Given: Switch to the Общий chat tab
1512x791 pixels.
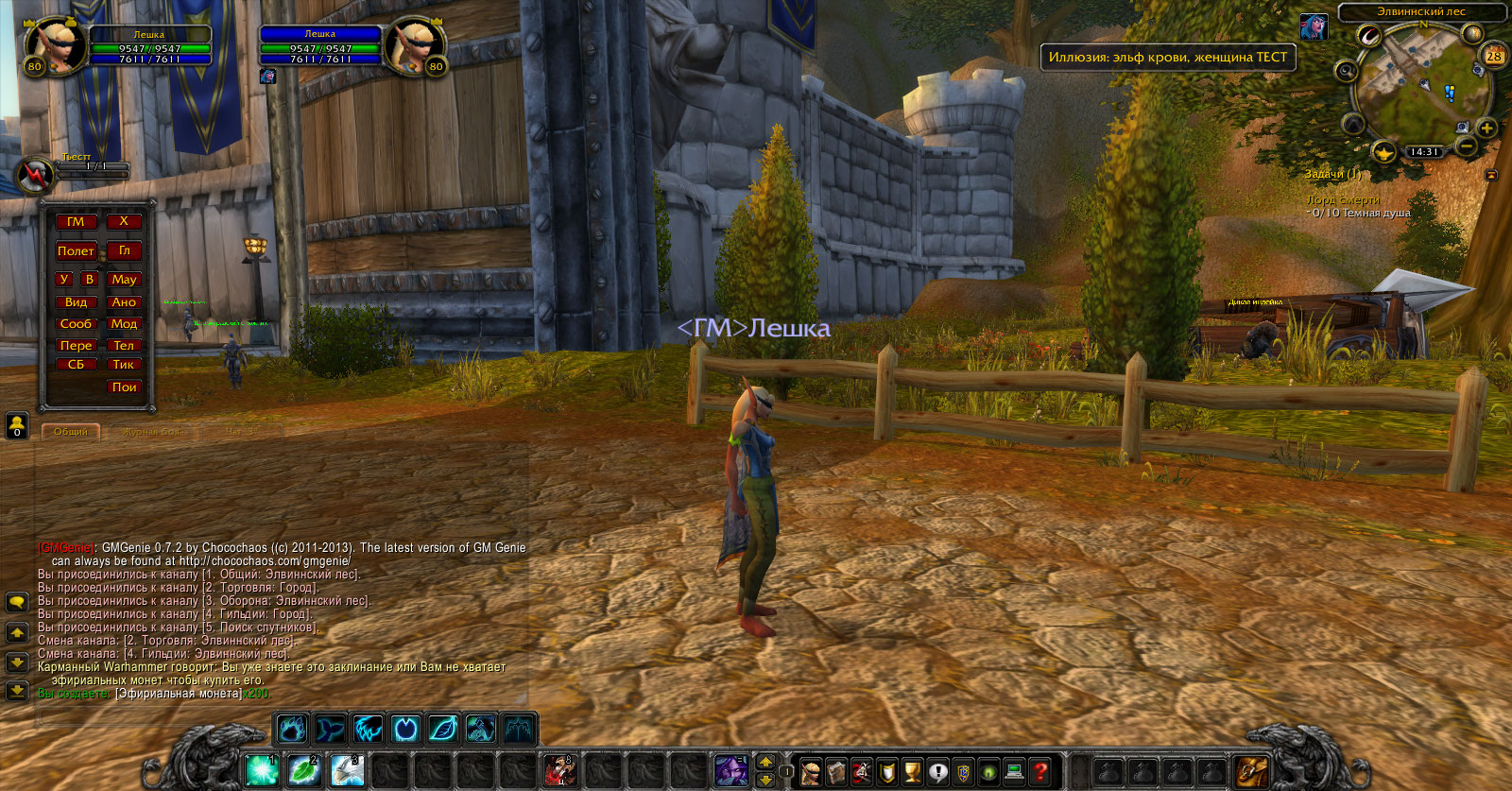Looking at the screenshot, I should click(71, 432).
